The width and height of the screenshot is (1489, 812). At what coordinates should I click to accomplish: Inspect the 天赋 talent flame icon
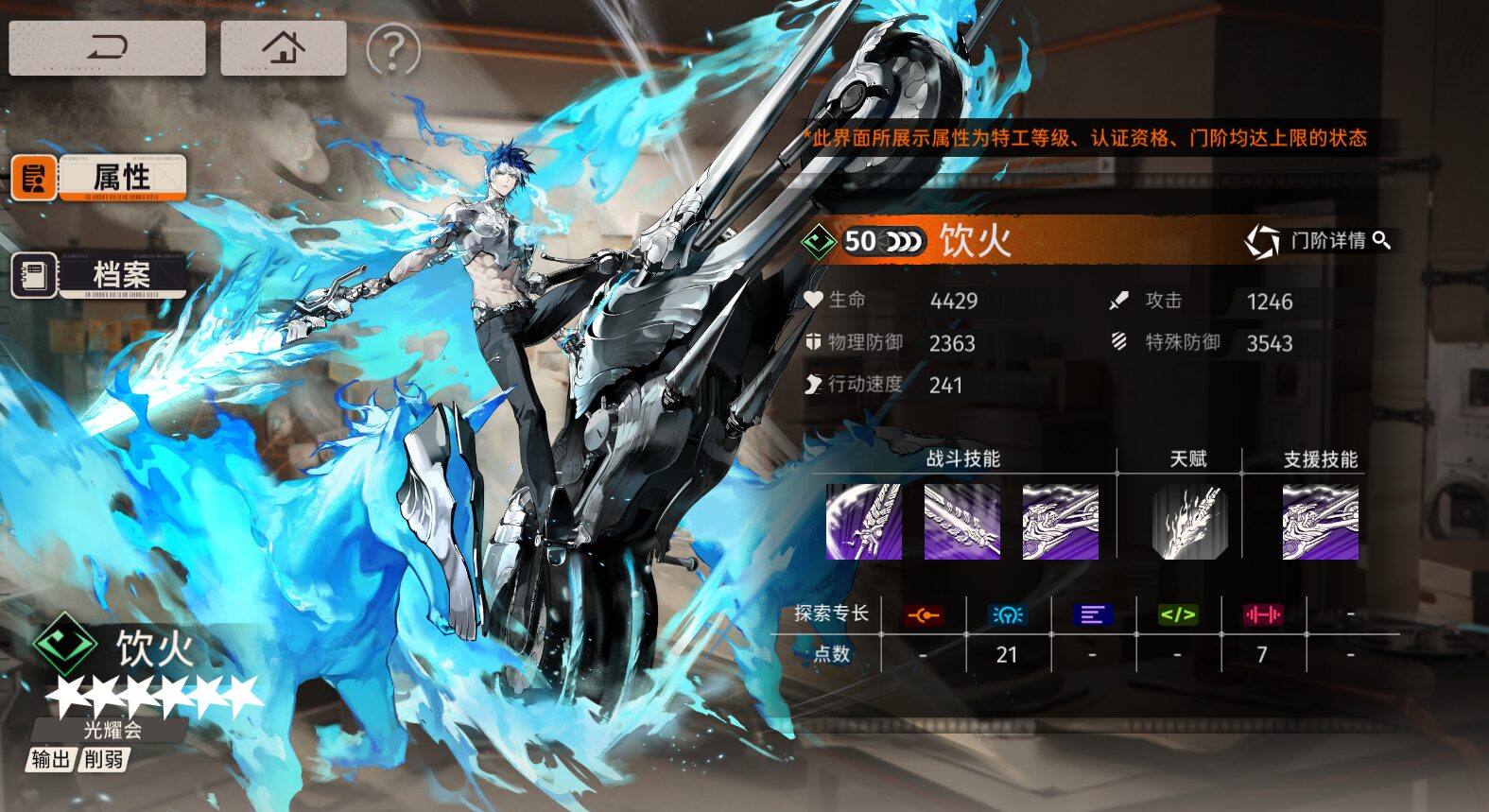tap(1189, 522)
